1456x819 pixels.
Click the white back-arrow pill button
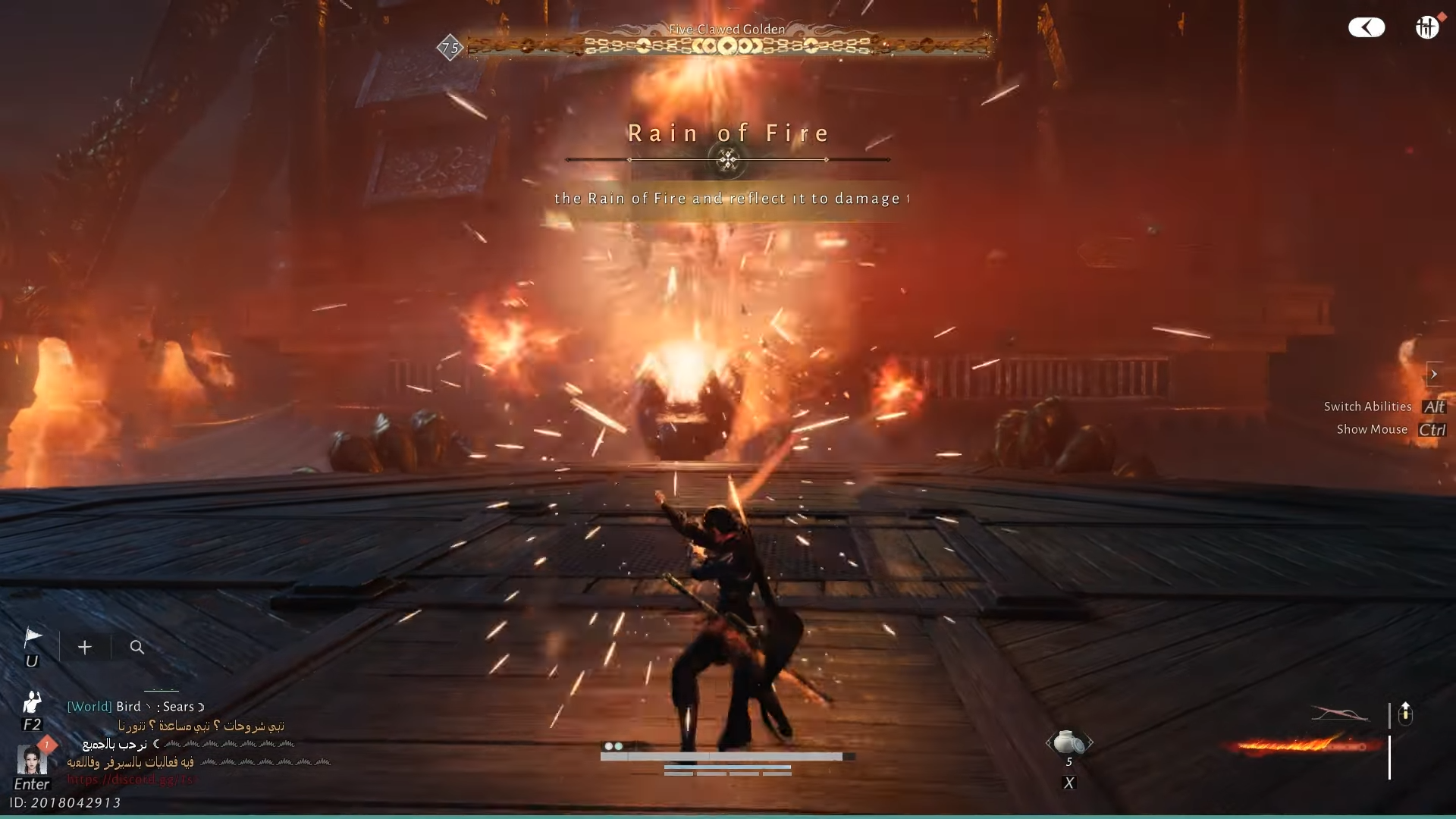coord(1367,28)
